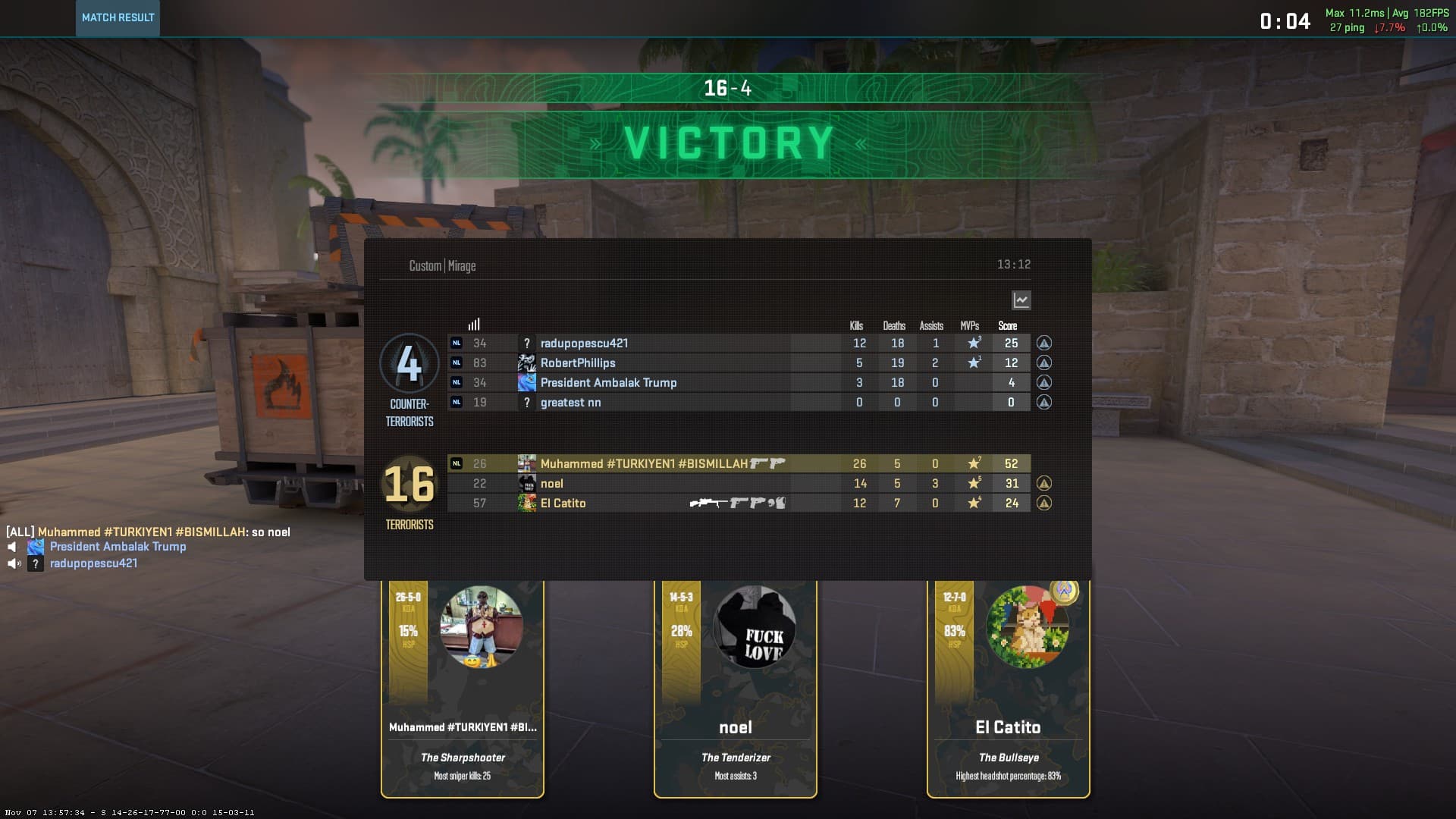The width and height of the screenshot is (1456, 819).
Task: Open noel's Tenderizer accolade card
Action: 736,689
